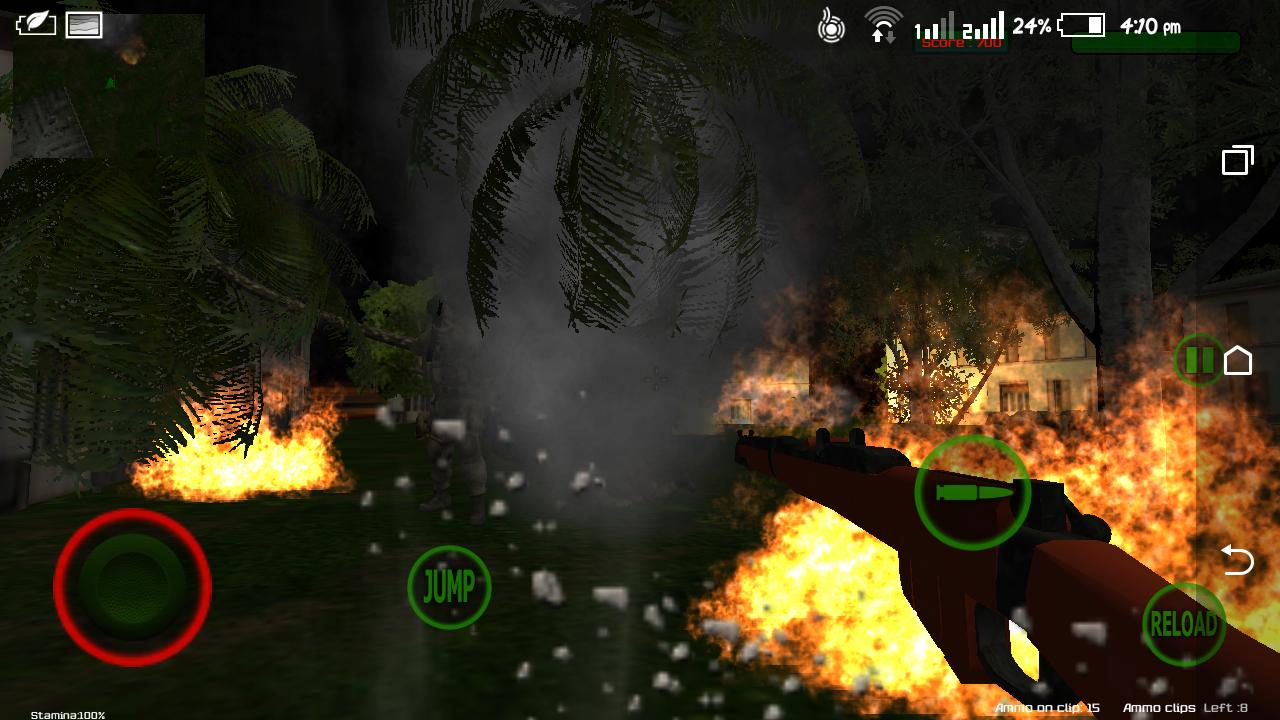Viewport: 1280px width, 720px height.
Task: Tap the grenade fire button on the right
Action: 971,491
